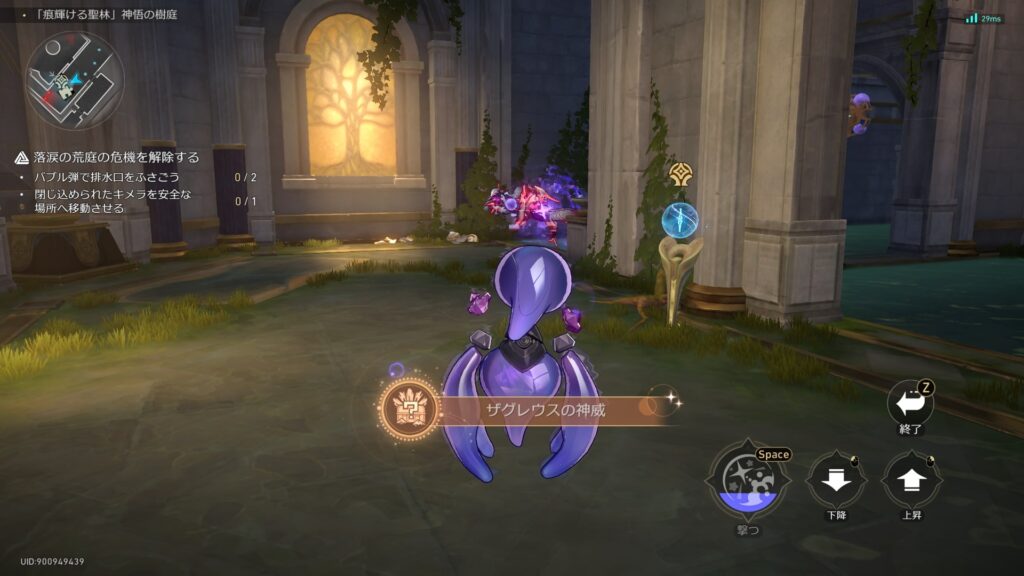Screen dimensions: 1024x576
Task: Select the ザグレウスの神威 notification banner
Action: [525, 410]
